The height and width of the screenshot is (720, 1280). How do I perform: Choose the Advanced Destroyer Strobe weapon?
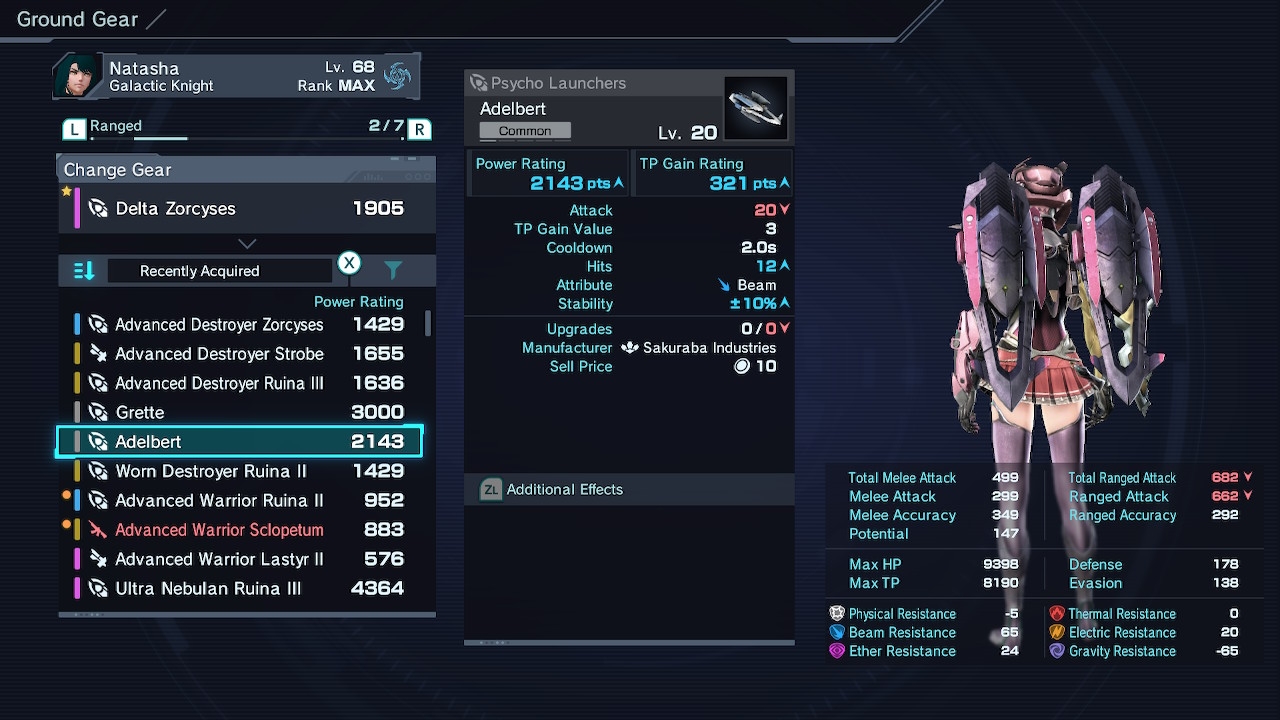(240, 354)
